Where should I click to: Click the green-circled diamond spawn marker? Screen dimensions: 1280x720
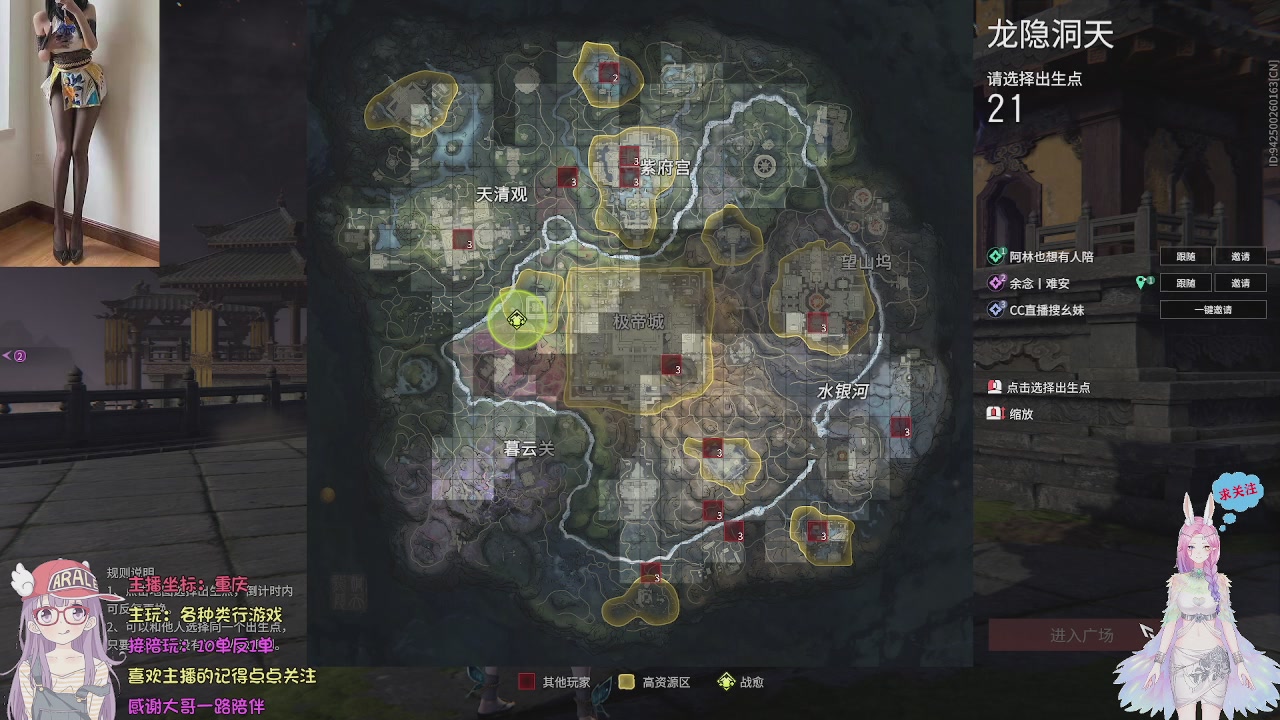(516, 320)
